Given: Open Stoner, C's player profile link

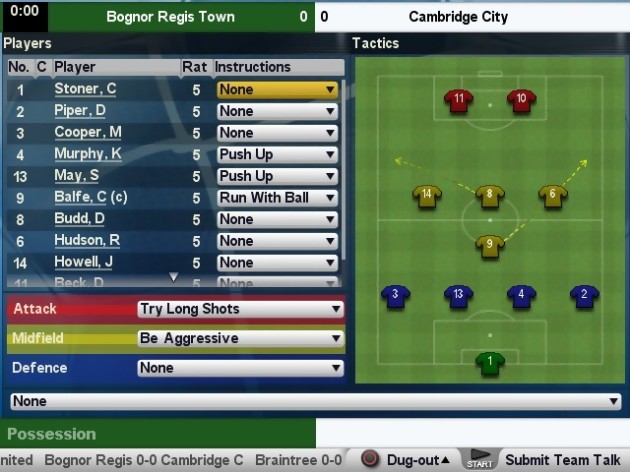Looking at the screenshot, I should coord(85,89).
